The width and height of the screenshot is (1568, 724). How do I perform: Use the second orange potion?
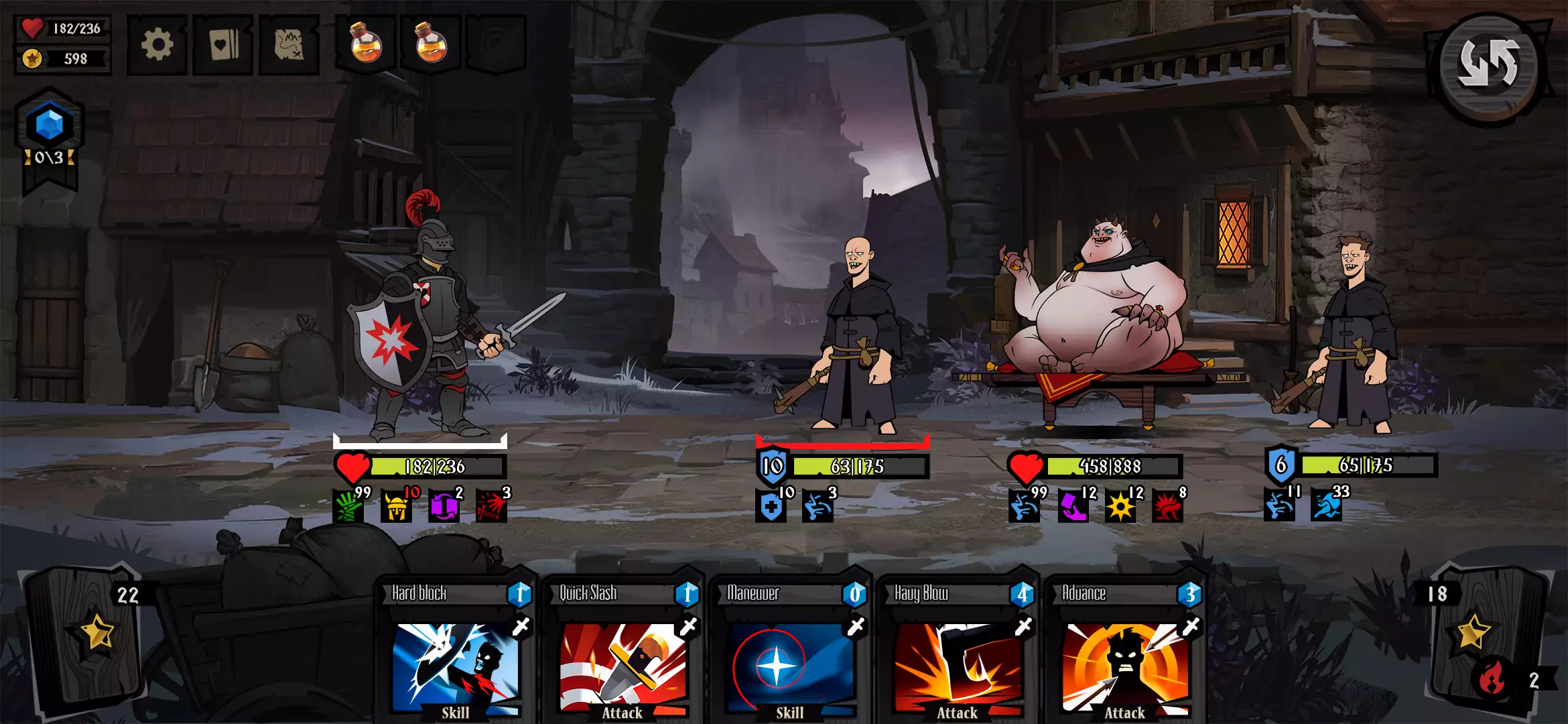point(431,44)
